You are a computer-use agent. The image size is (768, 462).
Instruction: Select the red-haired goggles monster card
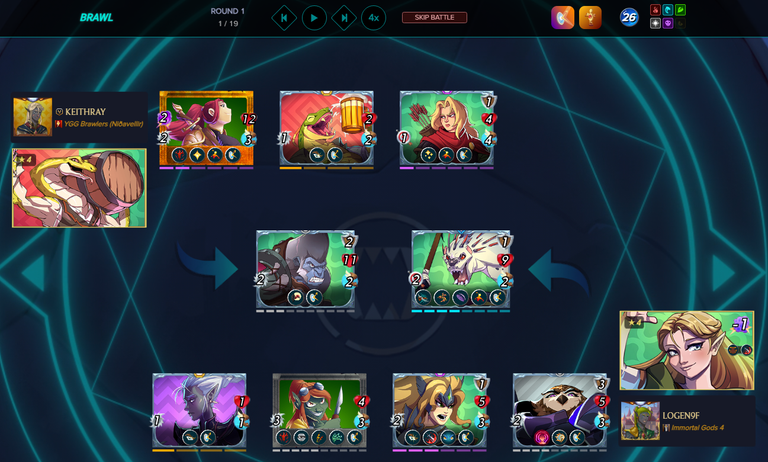tap(319, 410)
